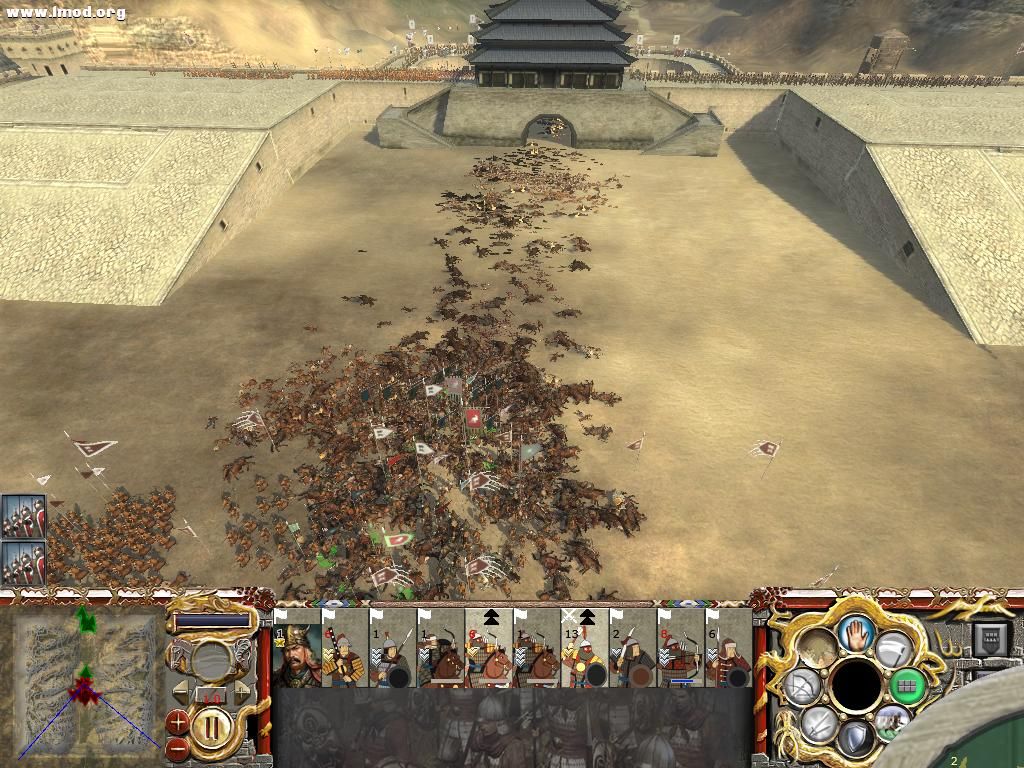Decrease battle speed with the left arrow
Screen dimensions: 1024x768
pos(181,691)
